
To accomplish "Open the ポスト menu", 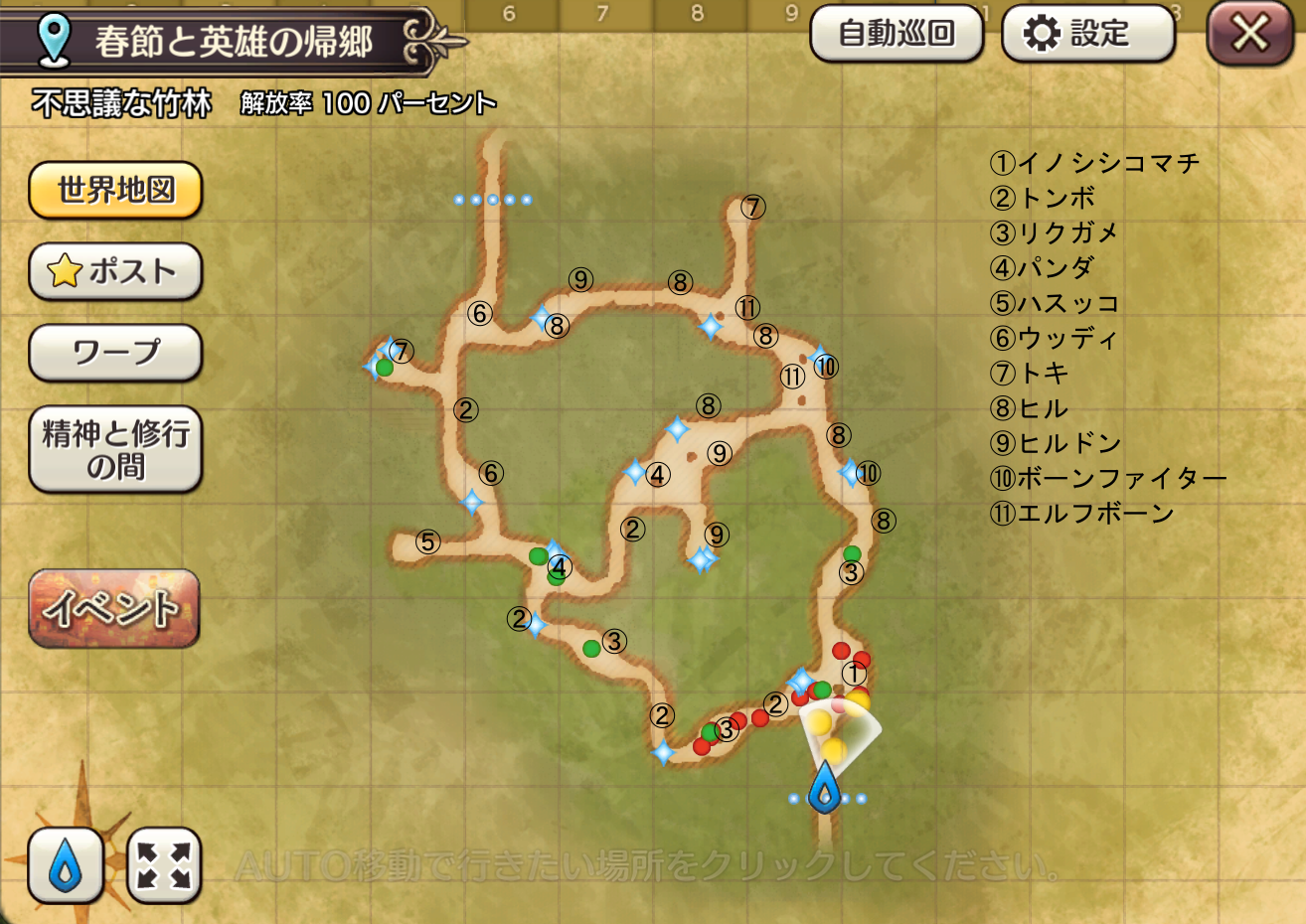I will pyautogui.click(x=114, y=271).
